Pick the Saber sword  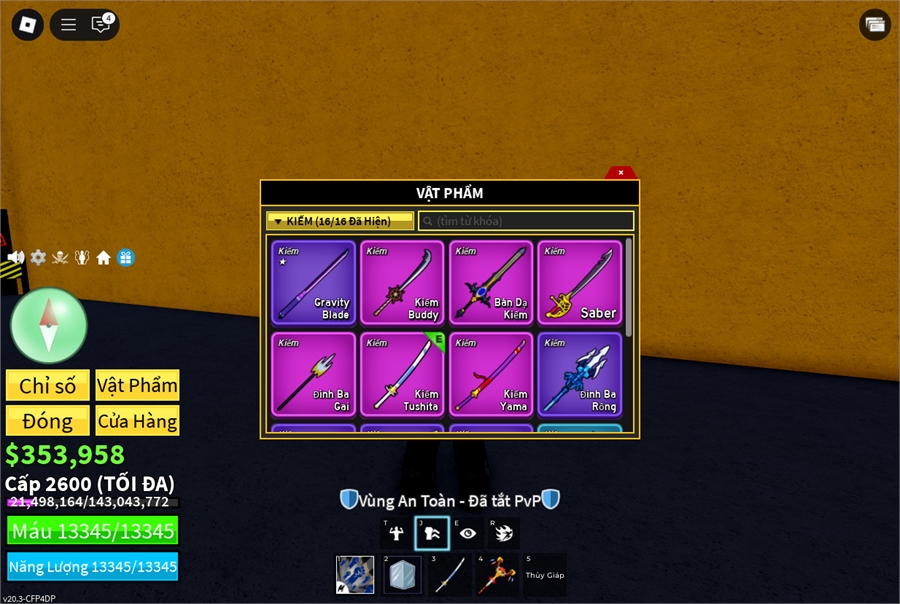[580, 282]
